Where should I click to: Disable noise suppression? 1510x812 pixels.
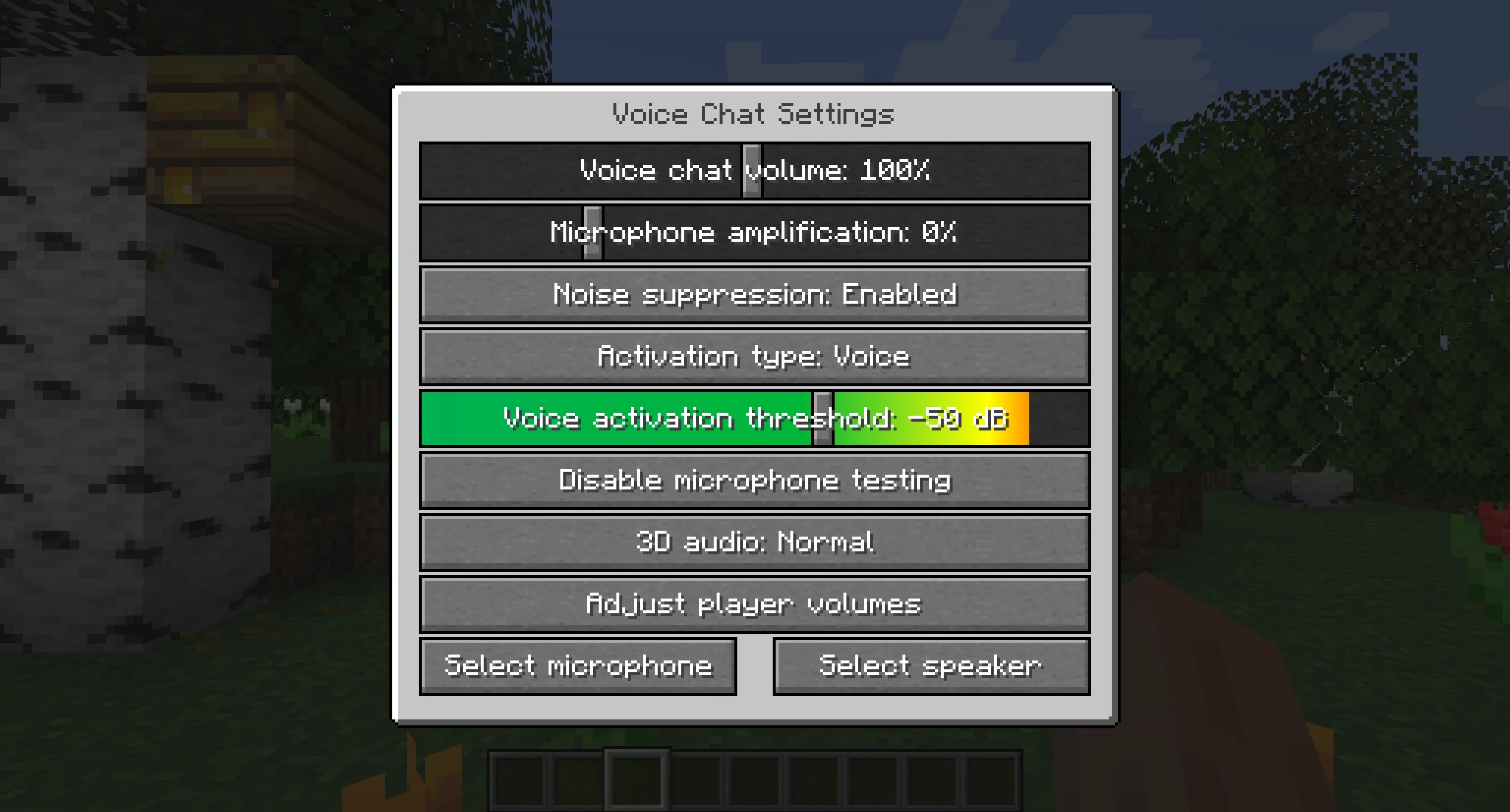coord(754,294)
